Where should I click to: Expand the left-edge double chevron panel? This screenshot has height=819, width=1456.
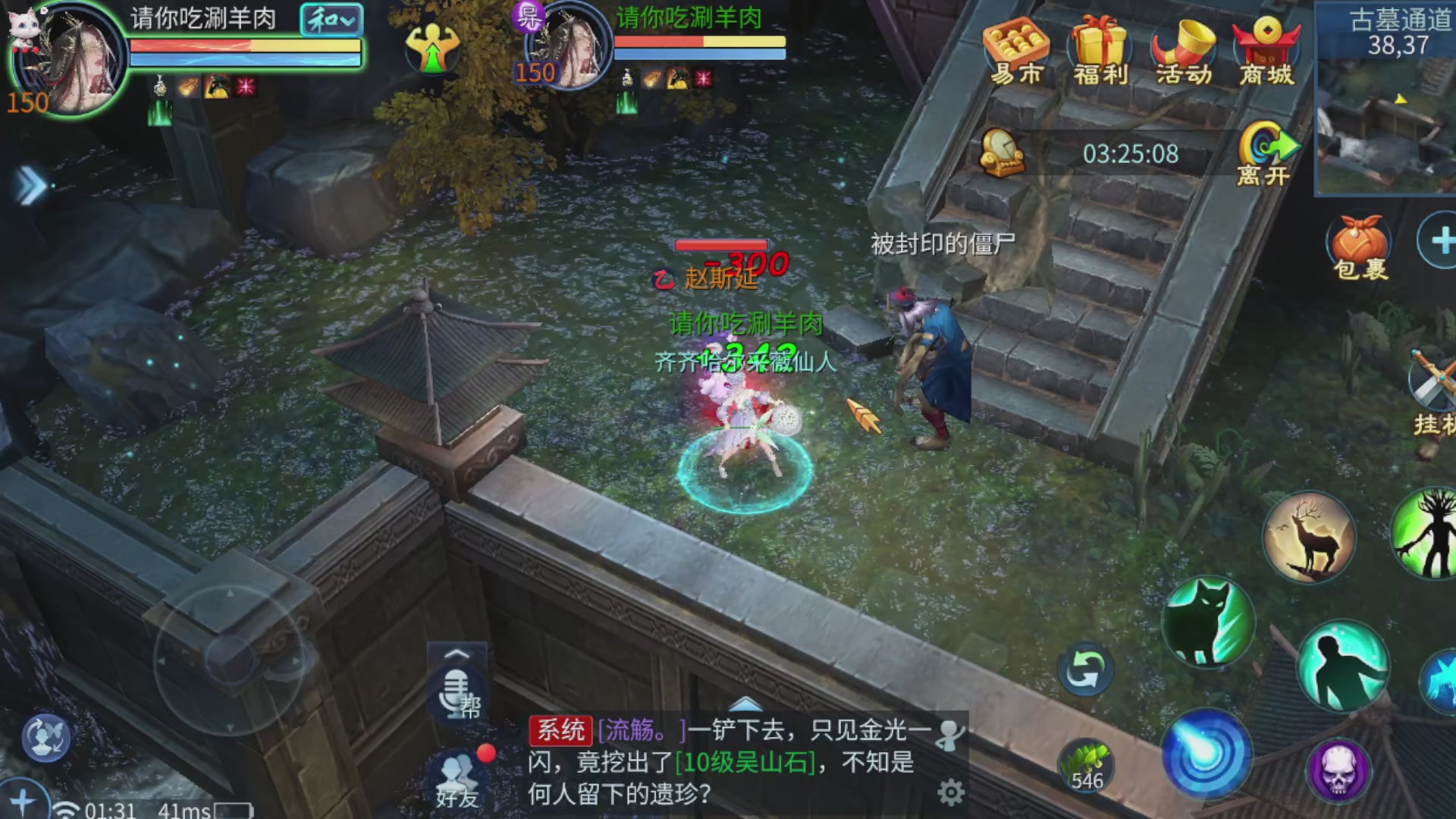point(29,186)
